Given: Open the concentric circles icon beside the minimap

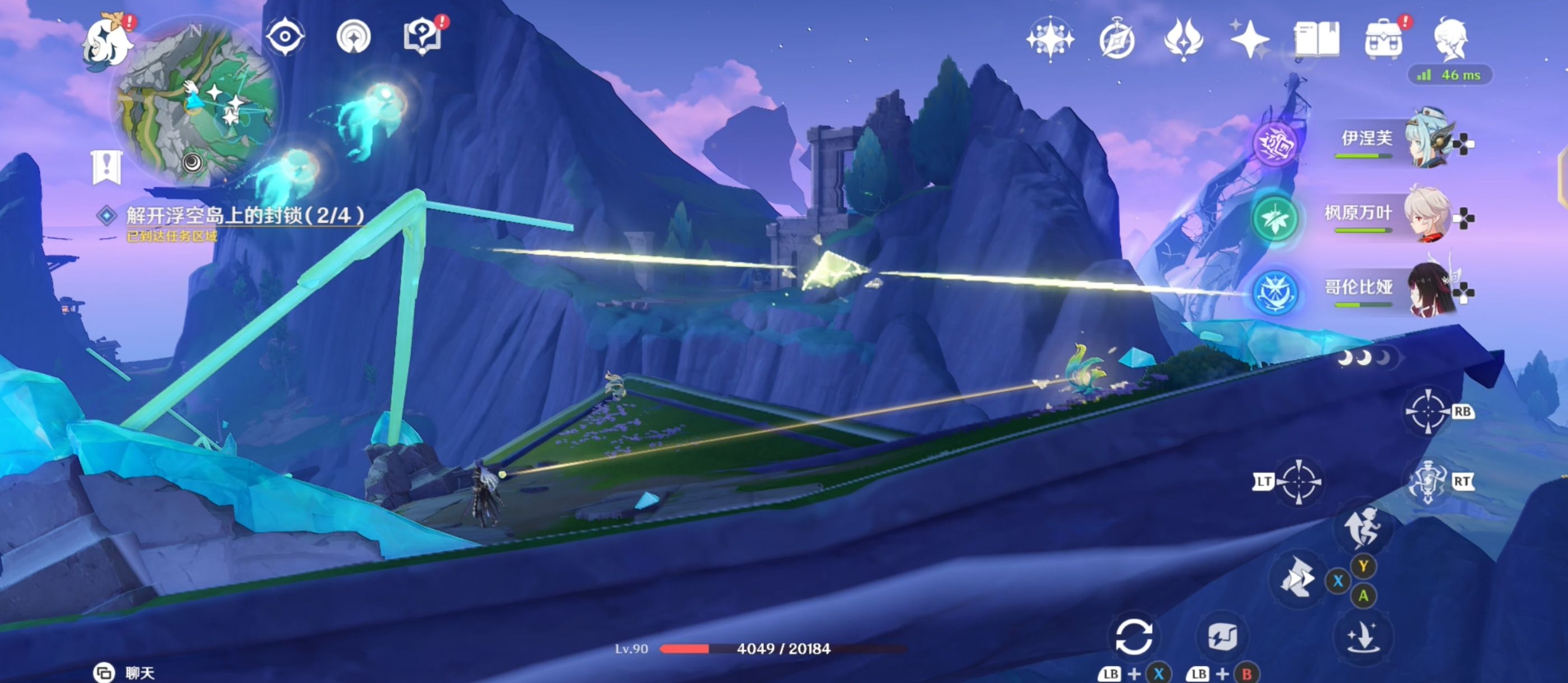Looking at the screenshot, I should [354, 36].
